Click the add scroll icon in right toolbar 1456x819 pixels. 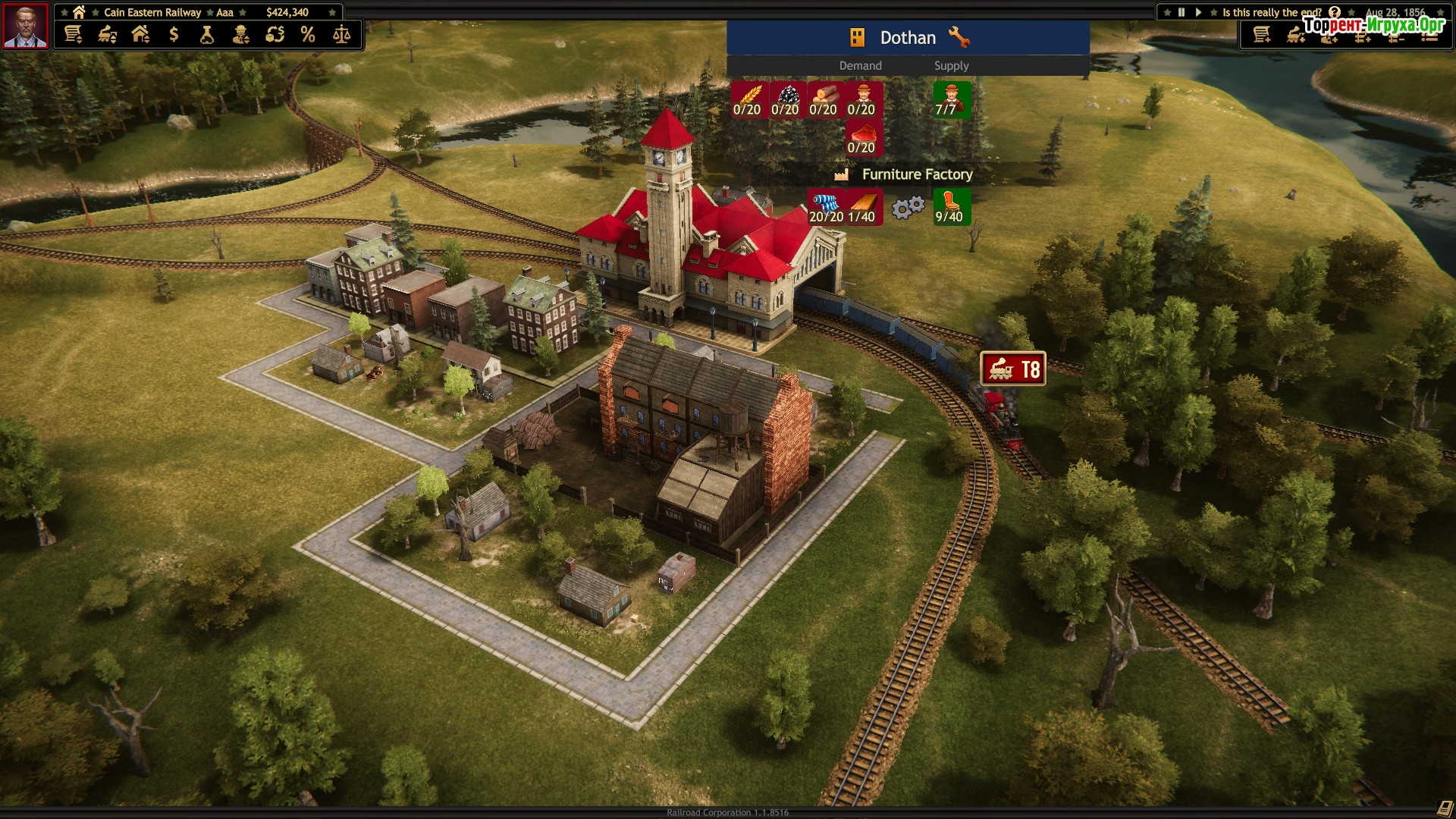coord(1262,35)
